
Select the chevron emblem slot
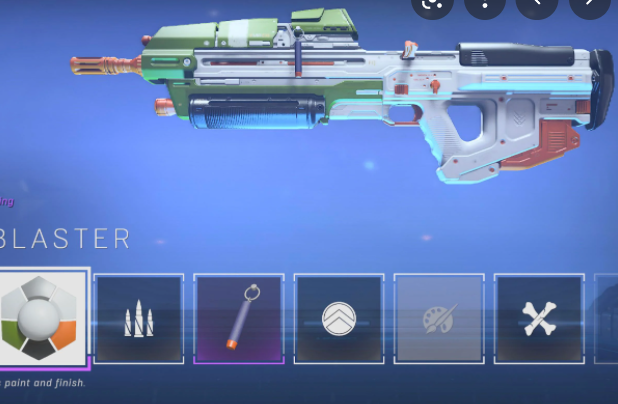coord(339,318)
